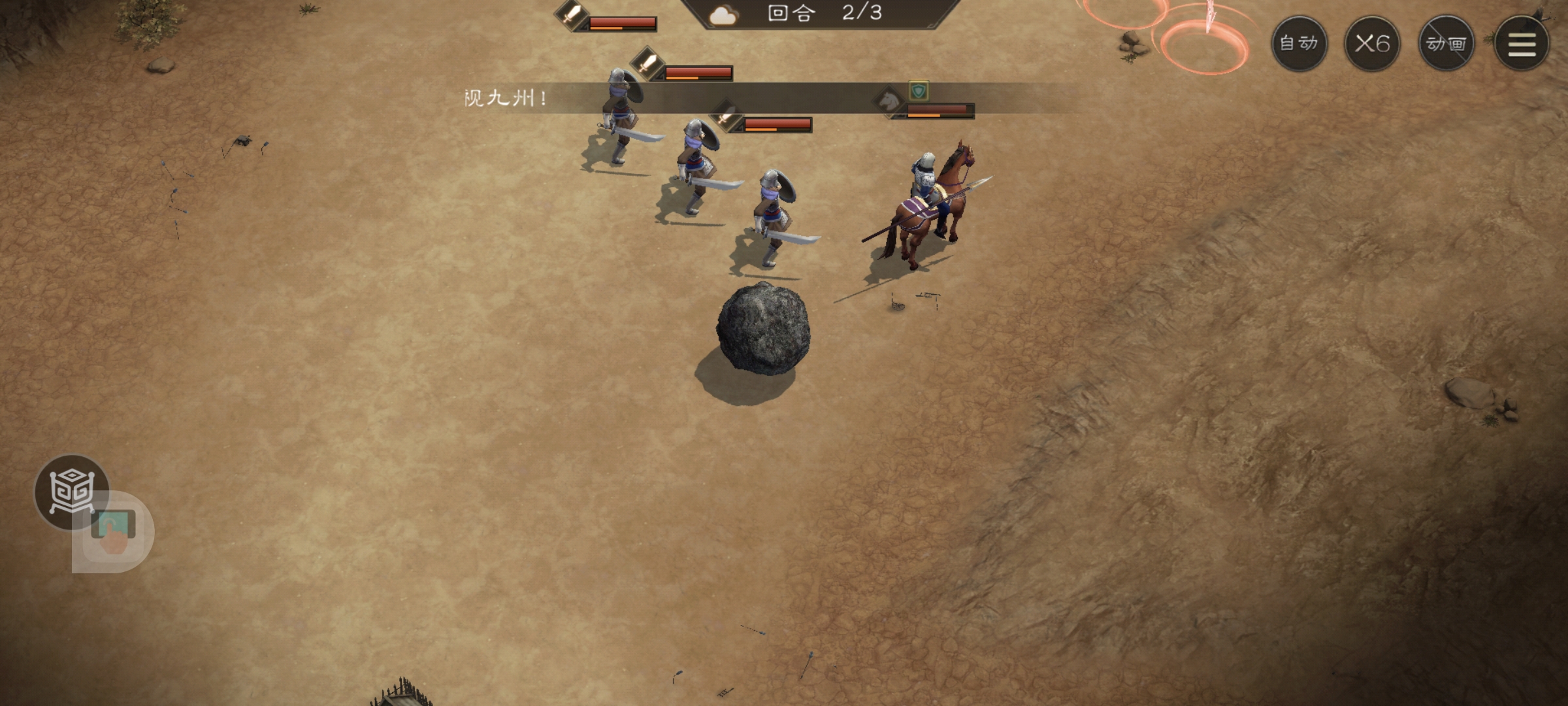Click the cloud weather icon on turn banner
This screenshot has height=706, width=1568.
coord(723,14)
